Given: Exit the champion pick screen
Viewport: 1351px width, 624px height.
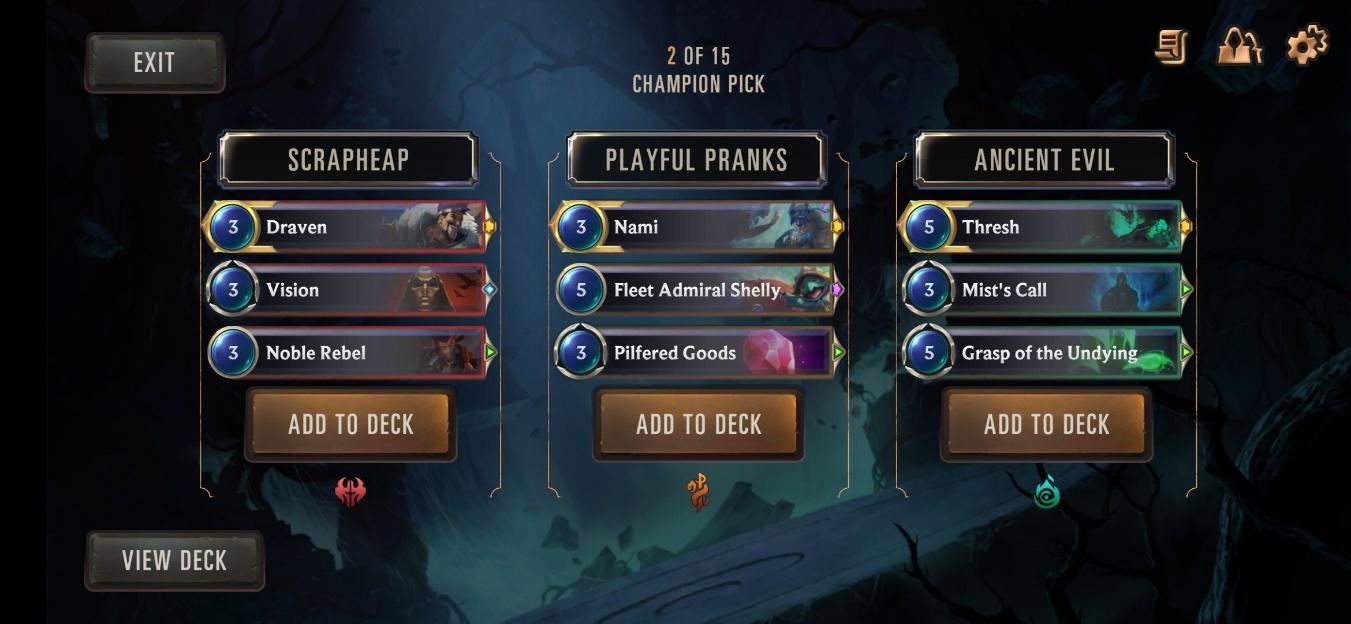Looking at the screenshot, I should click(154, 63).
